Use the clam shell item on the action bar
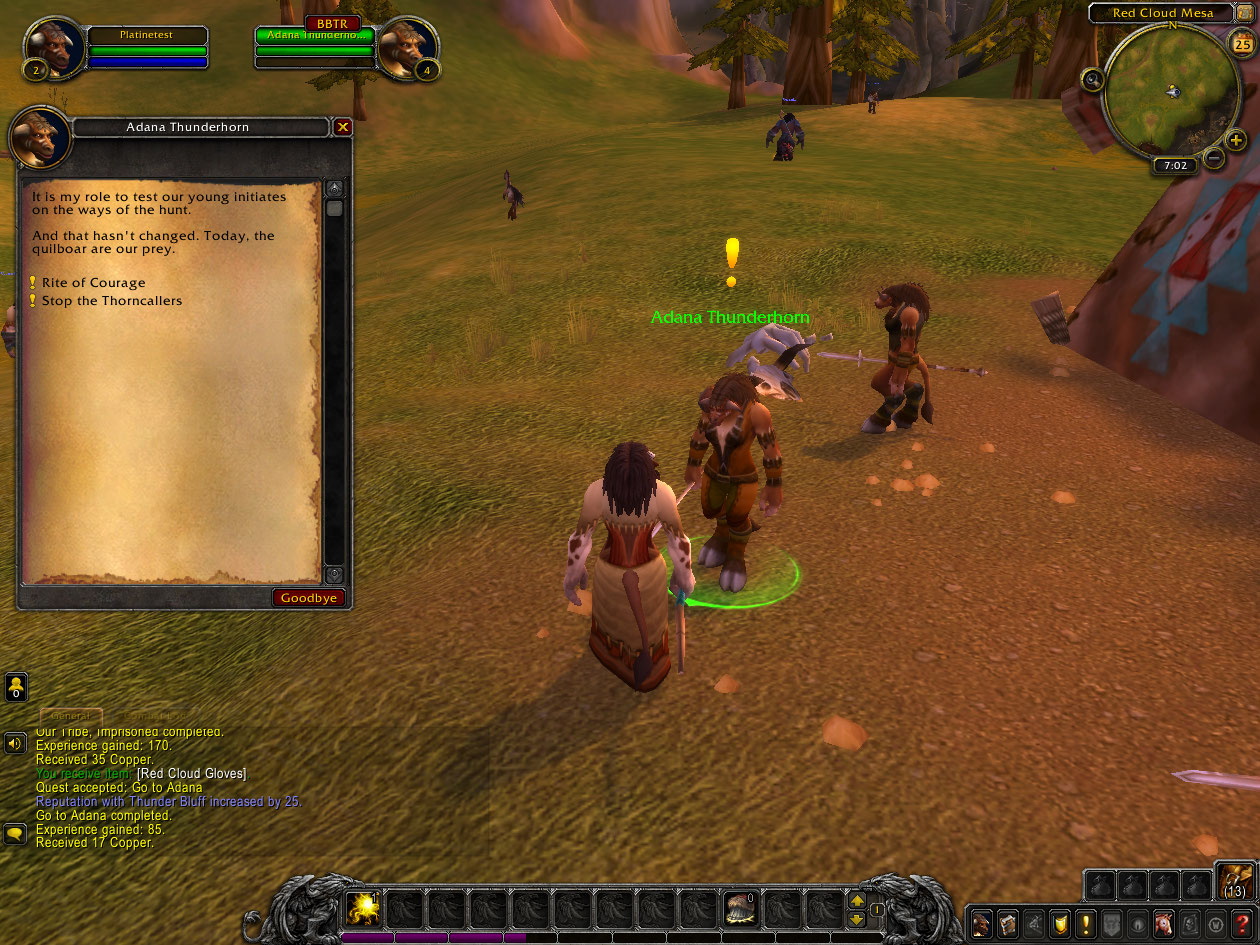This screenshot has width=1260, height=945. click(740, 908)
